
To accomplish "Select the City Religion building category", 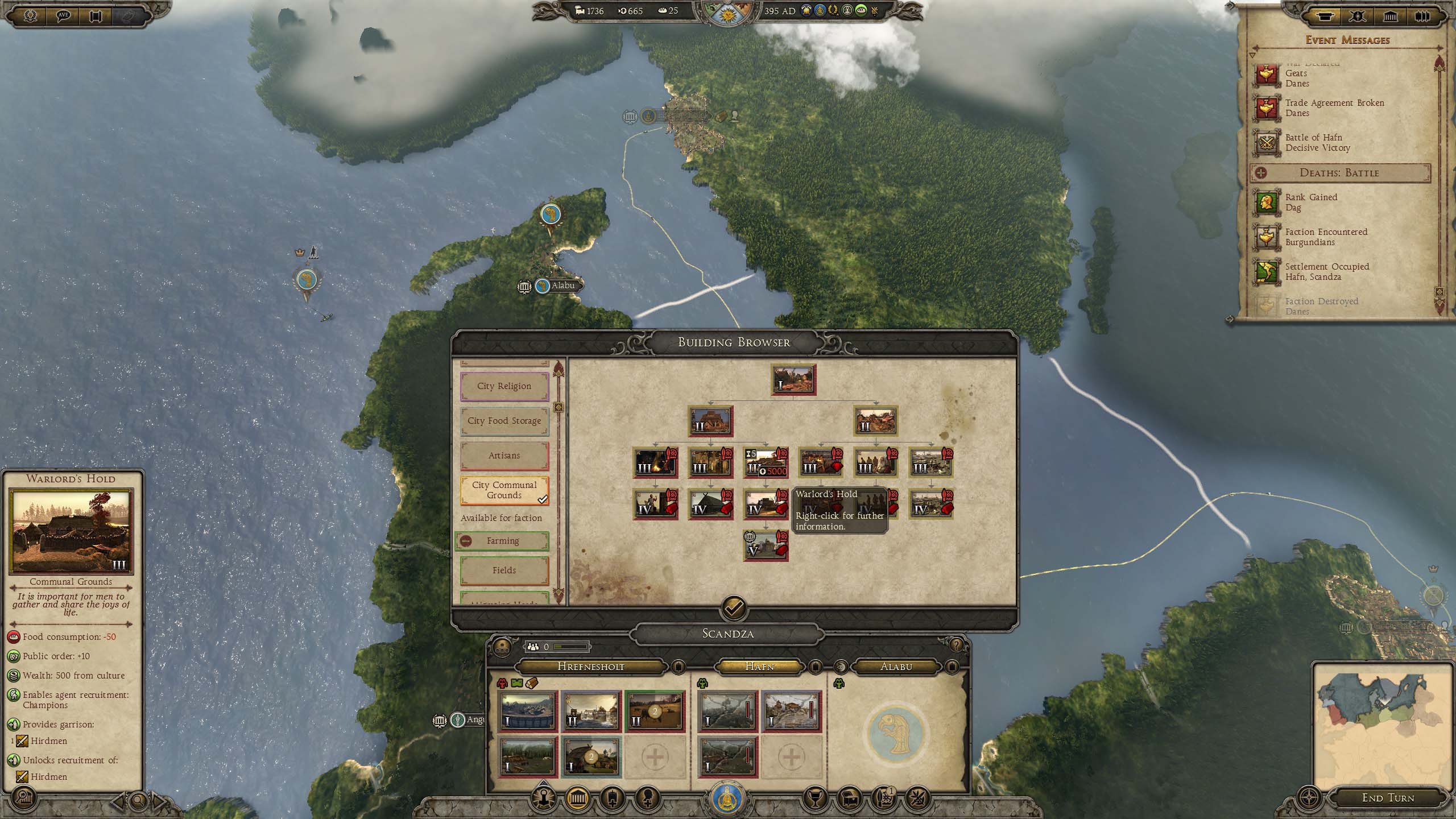I will (504, 386).
